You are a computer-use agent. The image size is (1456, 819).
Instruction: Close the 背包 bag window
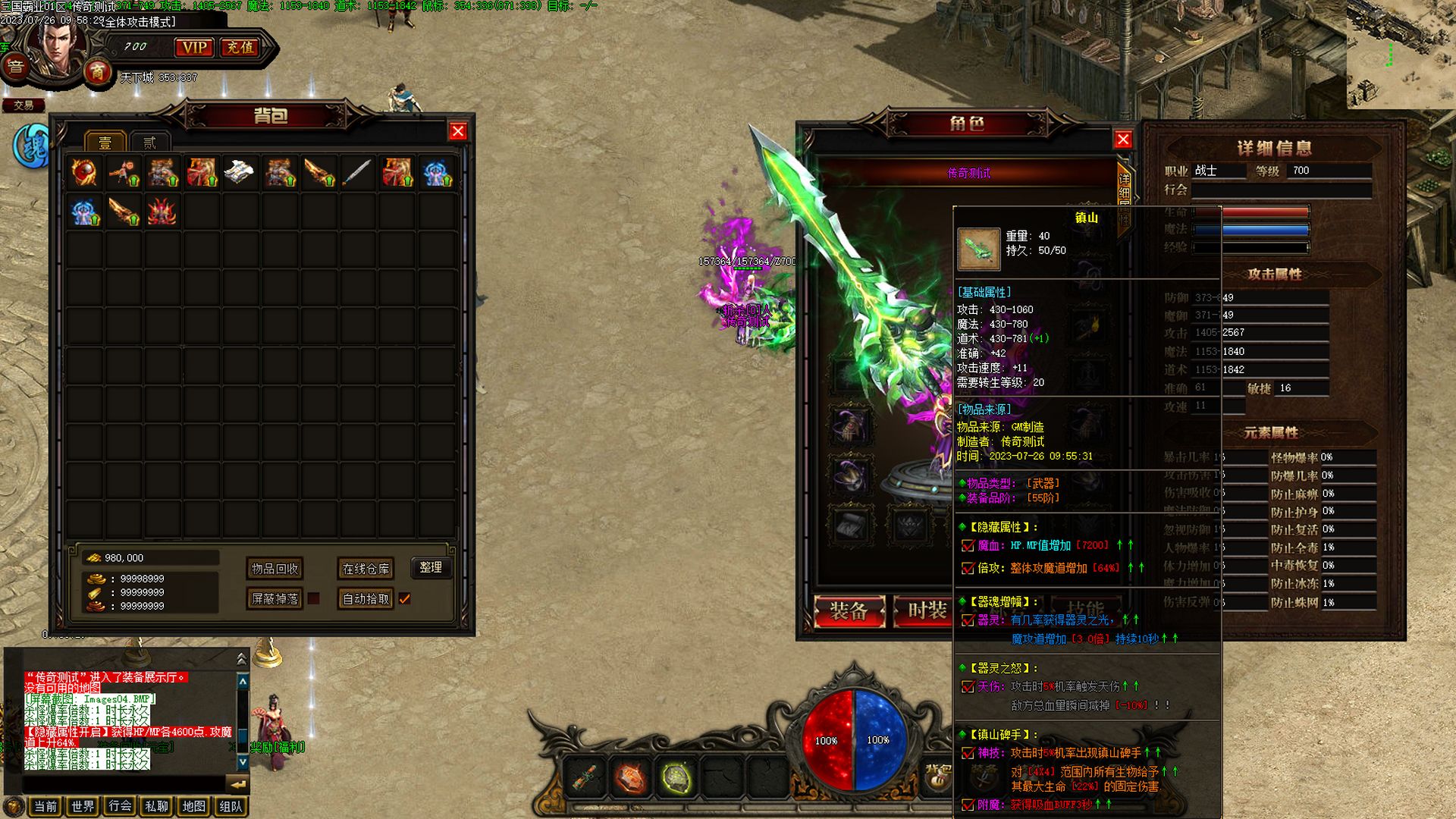(x=458, y=132)
